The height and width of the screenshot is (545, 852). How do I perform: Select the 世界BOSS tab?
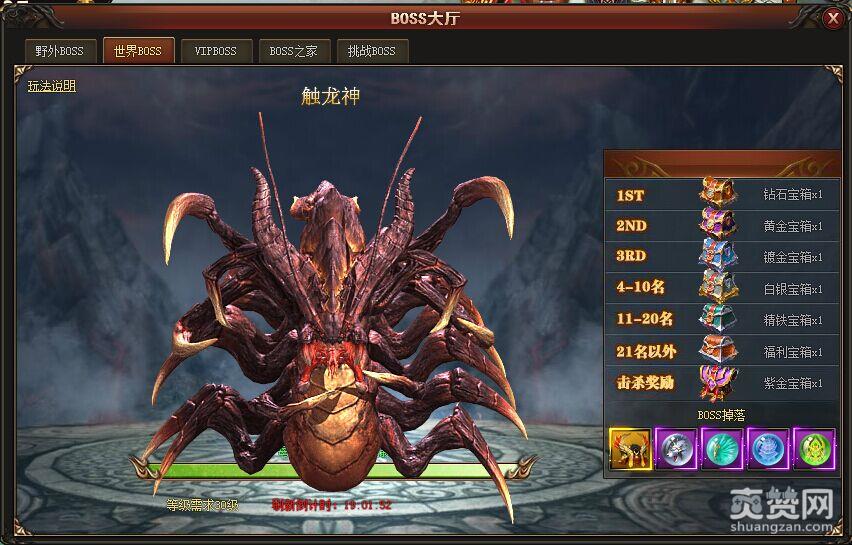138,51
